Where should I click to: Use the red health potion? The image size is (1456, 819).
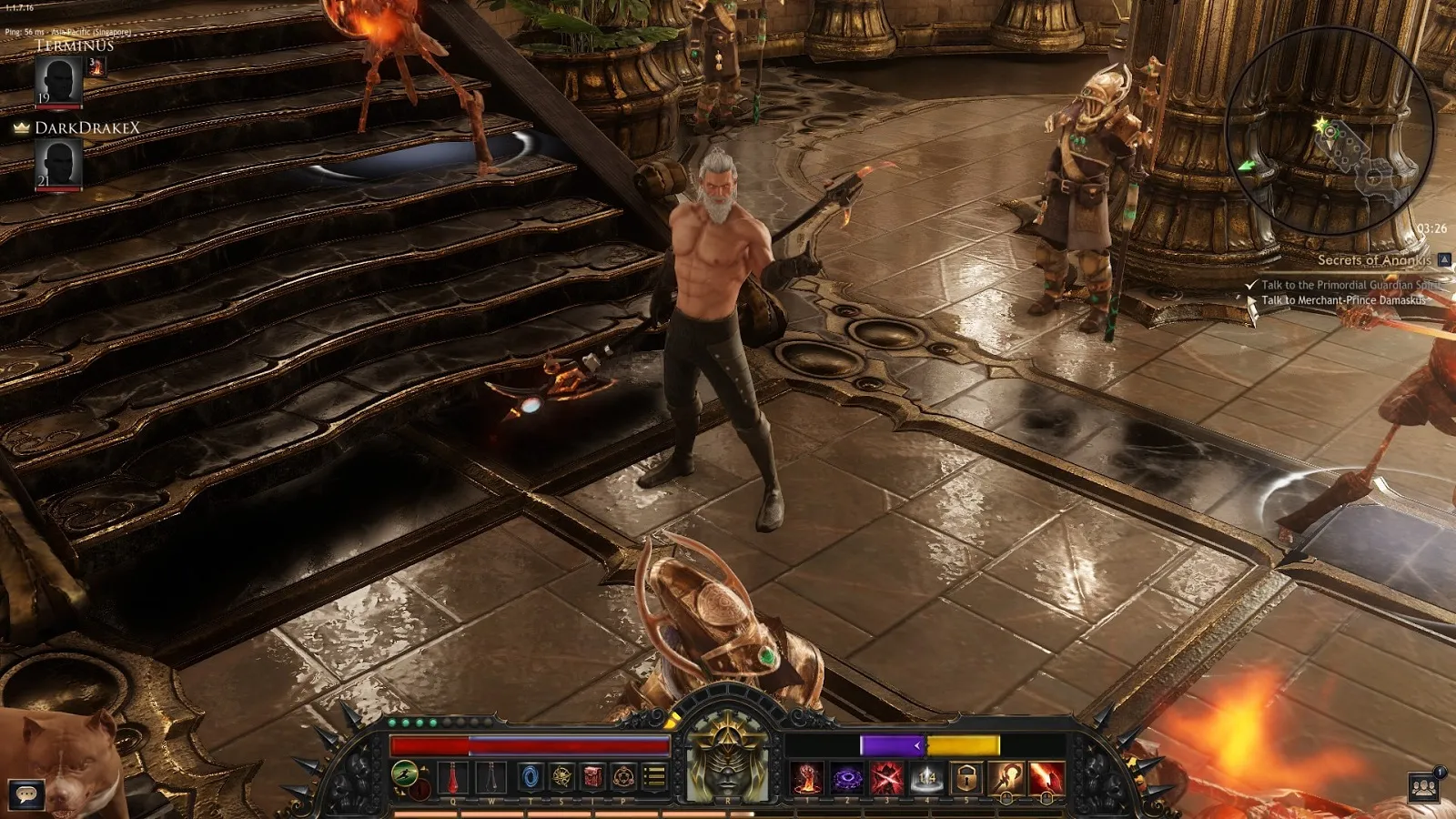pyautogui.click(x=452, y=778)
